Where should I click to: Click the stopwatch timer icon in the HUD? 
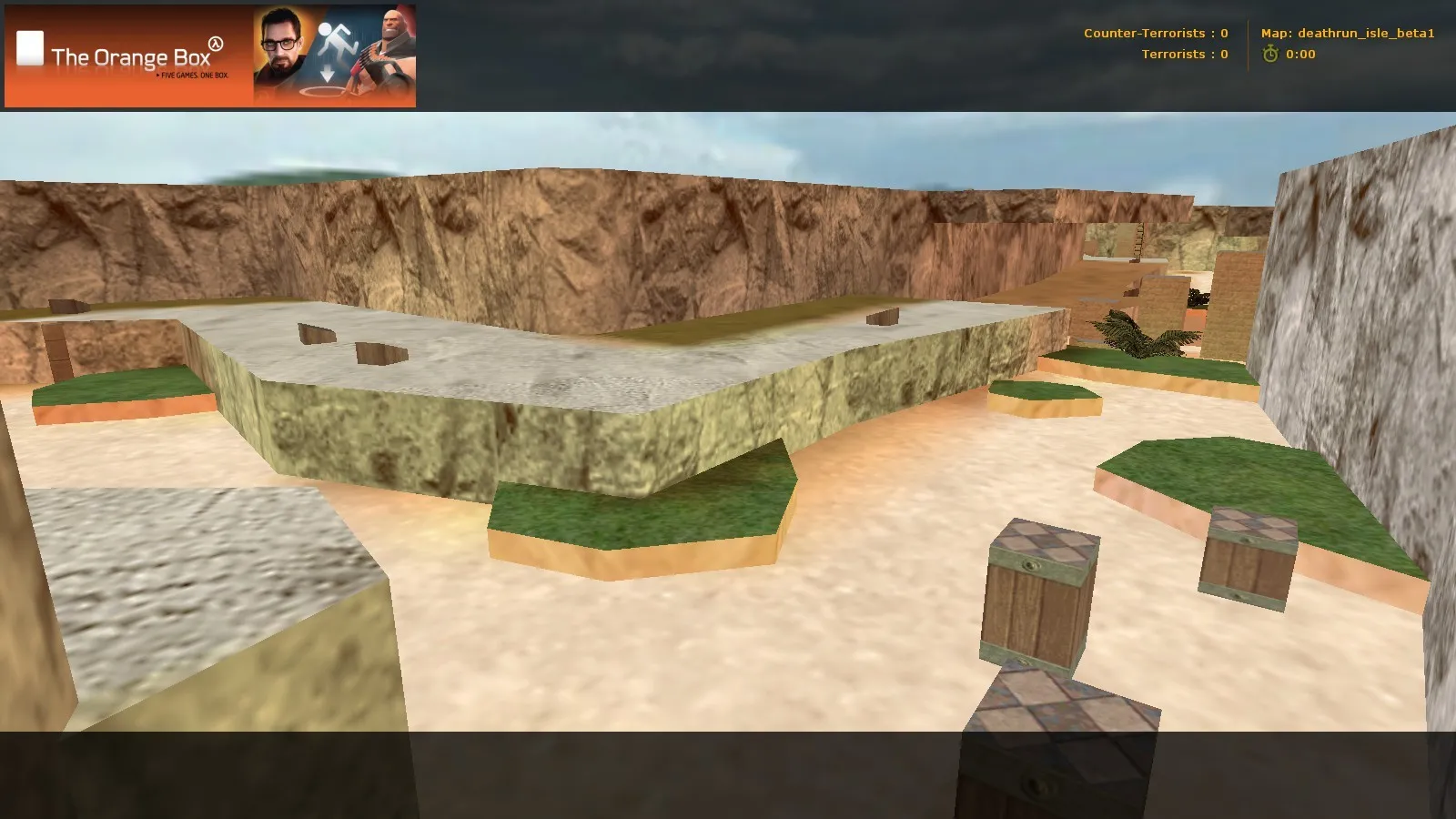1270,54
